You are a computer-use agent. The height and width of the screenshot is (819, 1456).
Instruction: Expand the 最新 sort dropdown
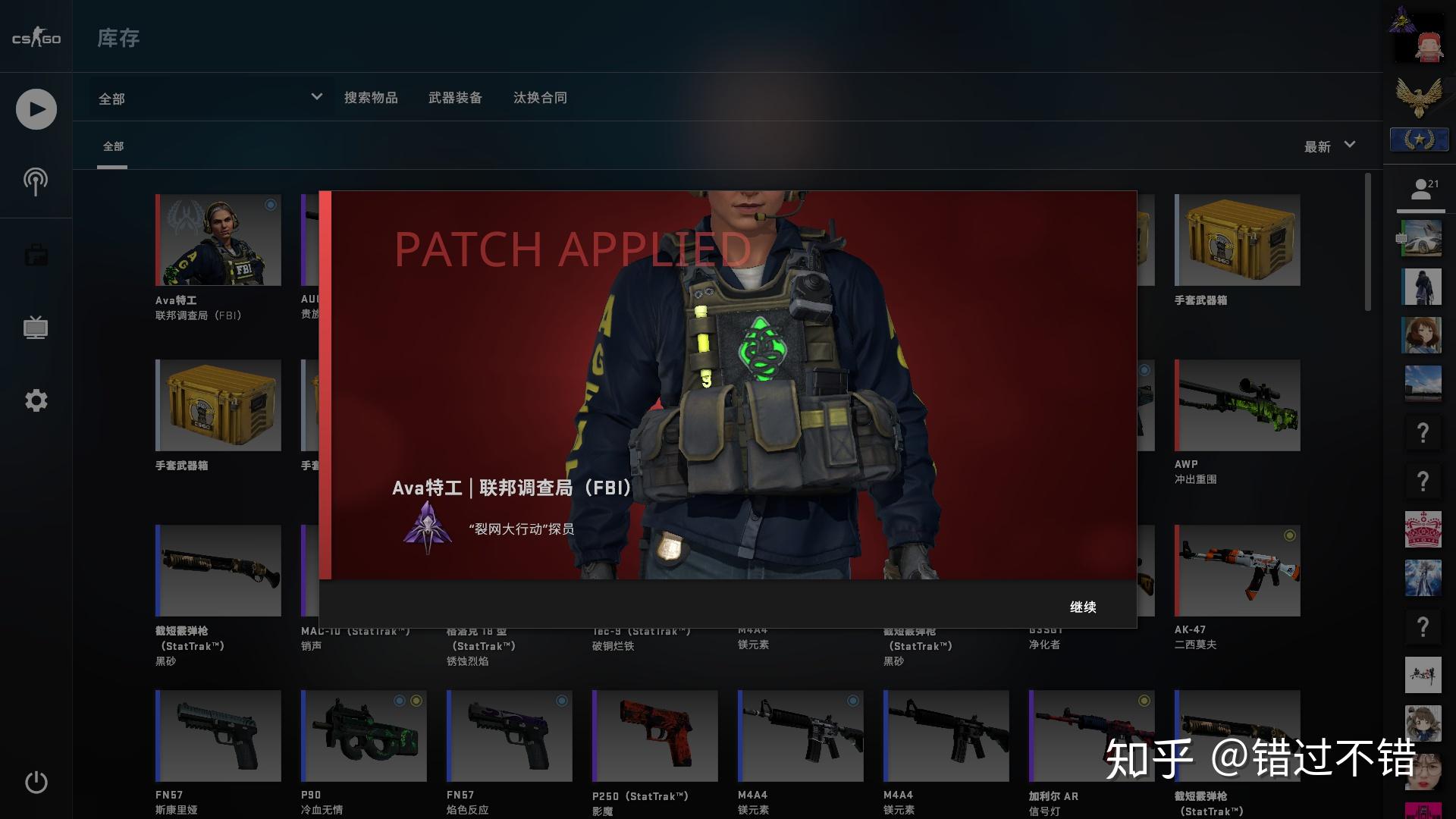click(x=1329, y=146)
